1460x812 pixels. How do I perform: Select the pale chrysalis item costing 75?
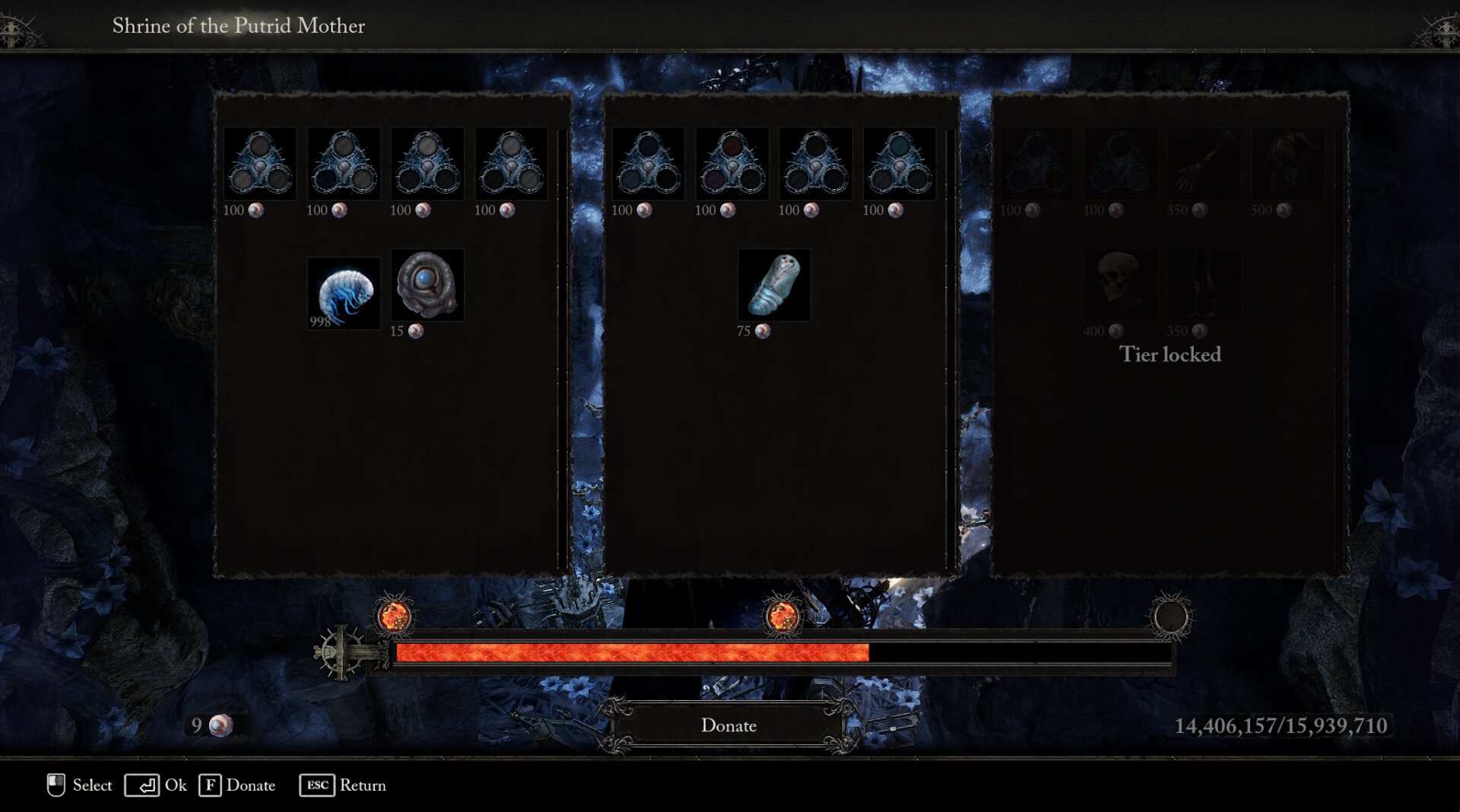[773, 284]
